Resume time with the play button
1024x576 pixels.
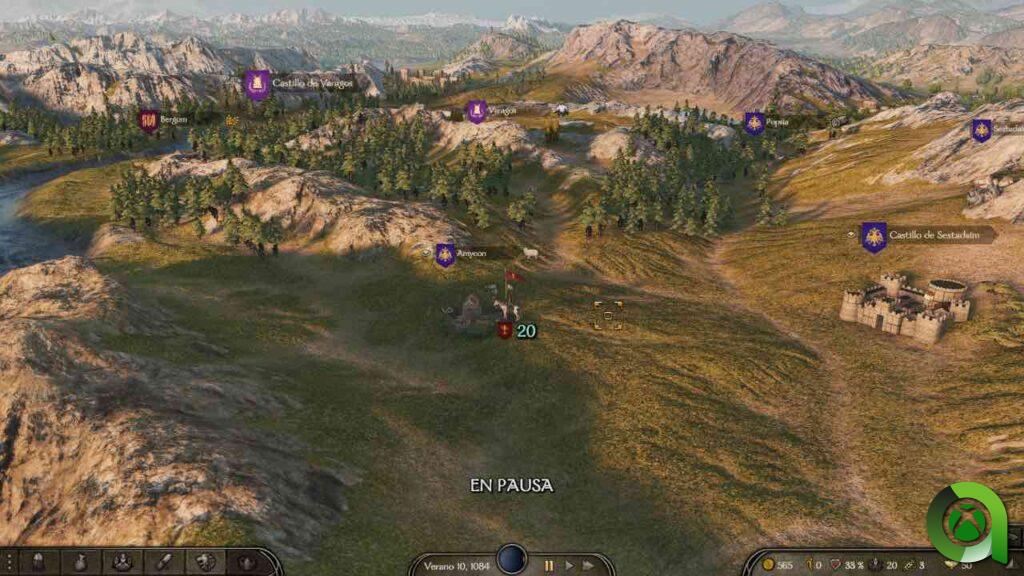(x=570, y=565)
